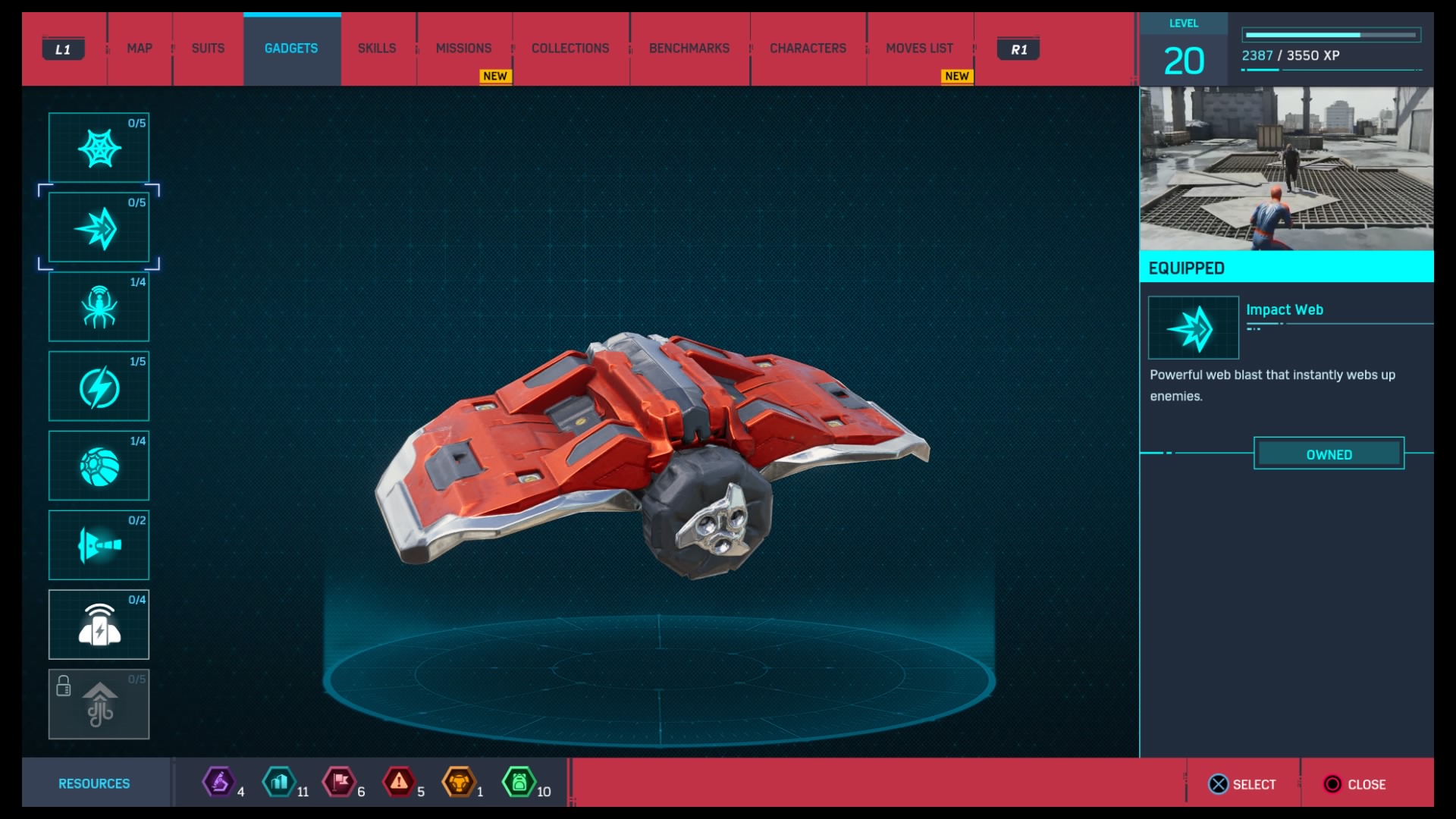
Task: Open the Characters tab
Action: click(808, 49)
